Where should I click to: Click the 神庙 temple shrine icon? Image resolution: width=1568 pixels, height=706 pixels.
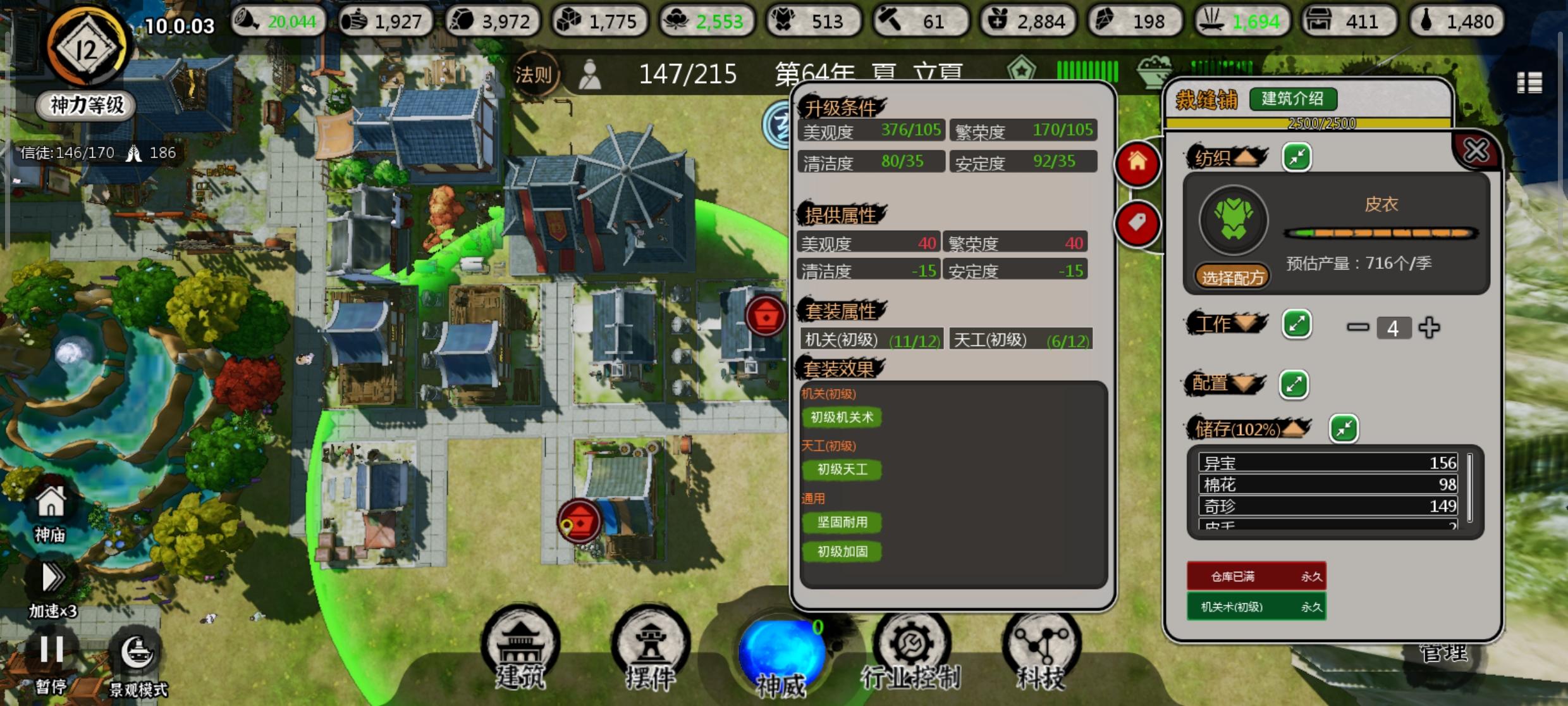pyautogui.click(x=51, y=506)
